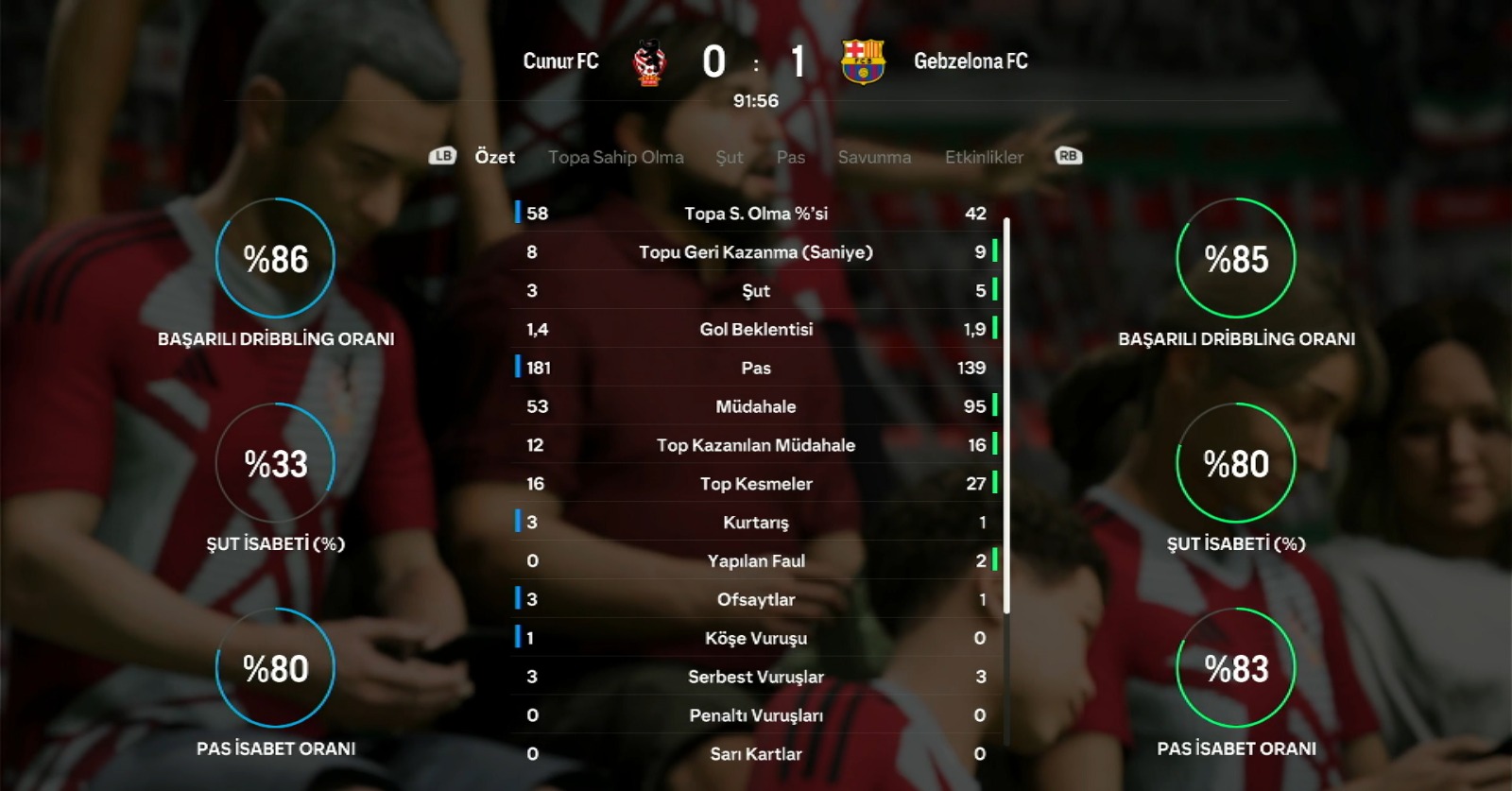Click the stats list vertical scrollbar
Image resolution: width=1512 pixels, height=791 pixels.
tap(1006, 416)
